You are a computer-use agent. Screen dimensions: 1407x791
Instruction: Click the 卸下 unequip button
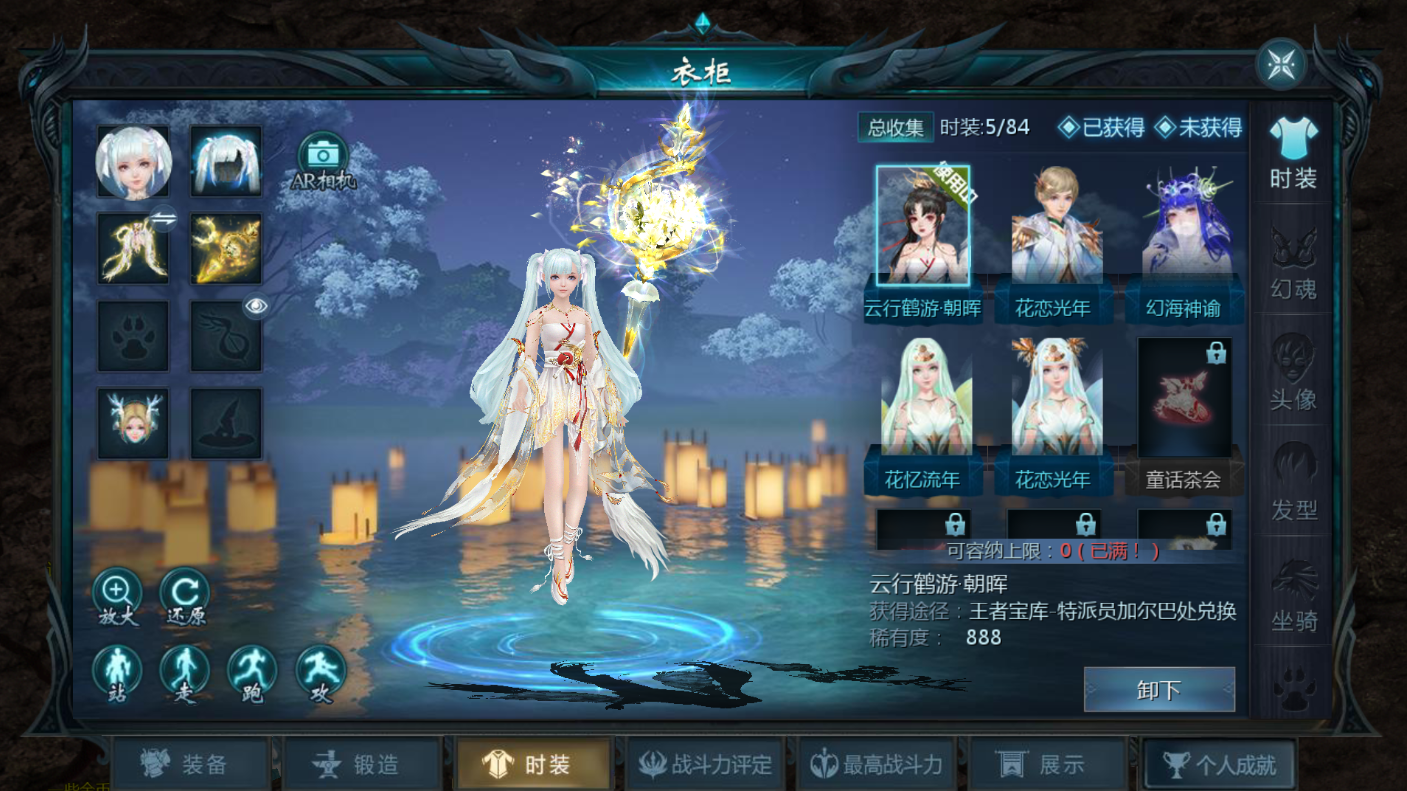coord(1159,688)
